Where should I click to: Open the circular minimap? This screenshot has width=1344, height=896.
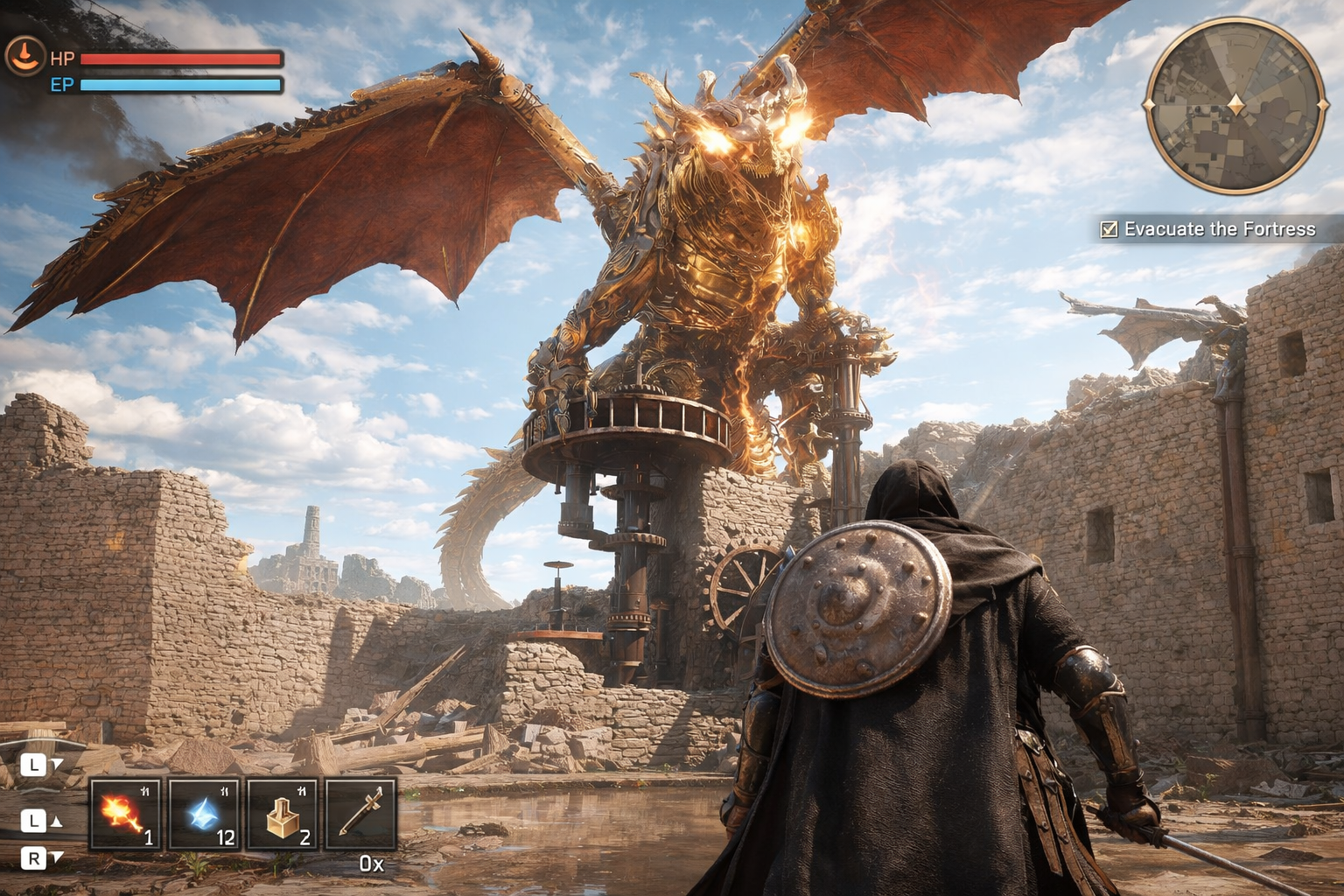click(x=1235, y=106)
